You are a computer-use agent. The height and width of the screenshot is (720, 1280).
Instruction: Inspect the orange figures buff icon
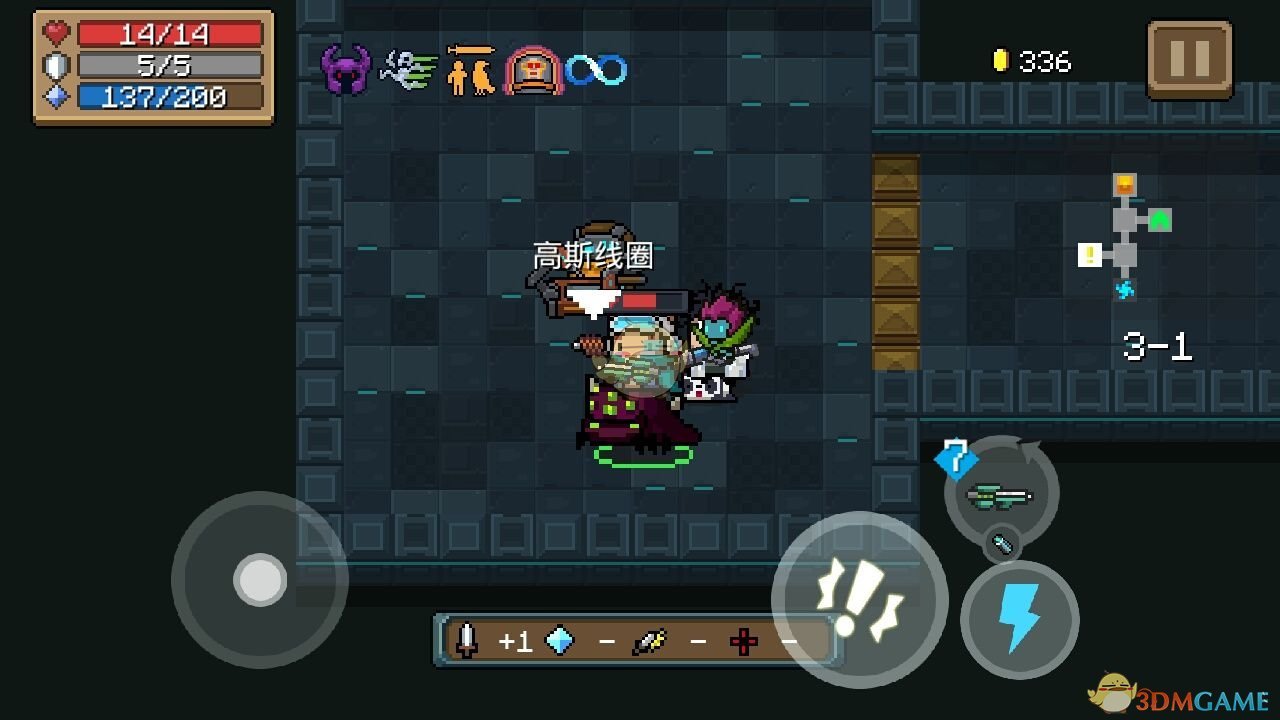click(x=471, y=70)
